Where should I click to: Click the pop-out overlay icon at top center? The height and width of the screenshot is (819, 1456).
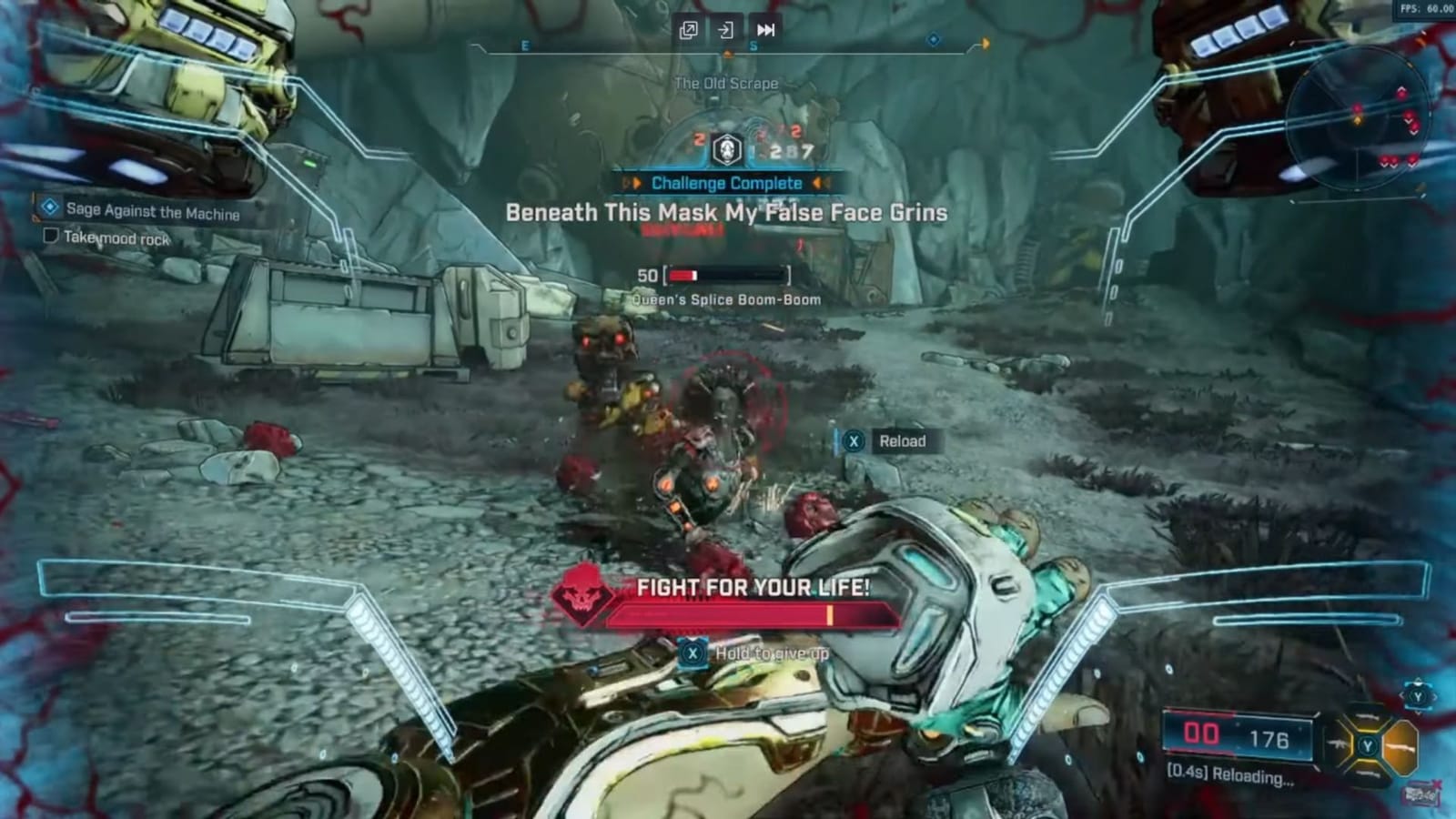689,29
